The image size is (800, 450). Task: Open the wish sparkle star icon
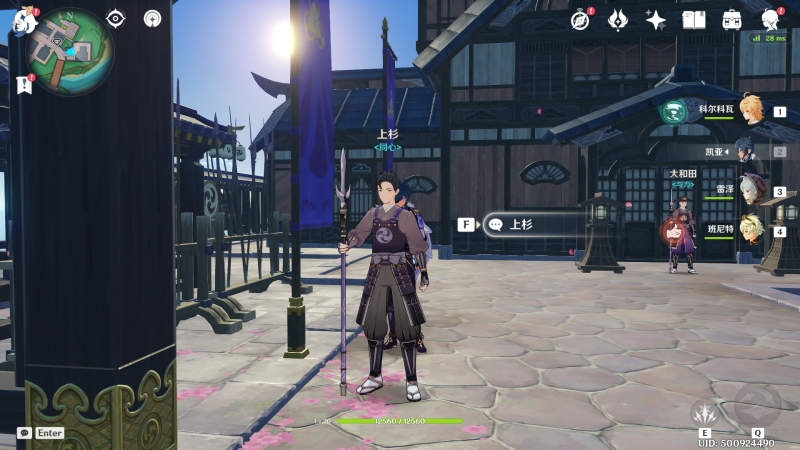coord(656,20)
